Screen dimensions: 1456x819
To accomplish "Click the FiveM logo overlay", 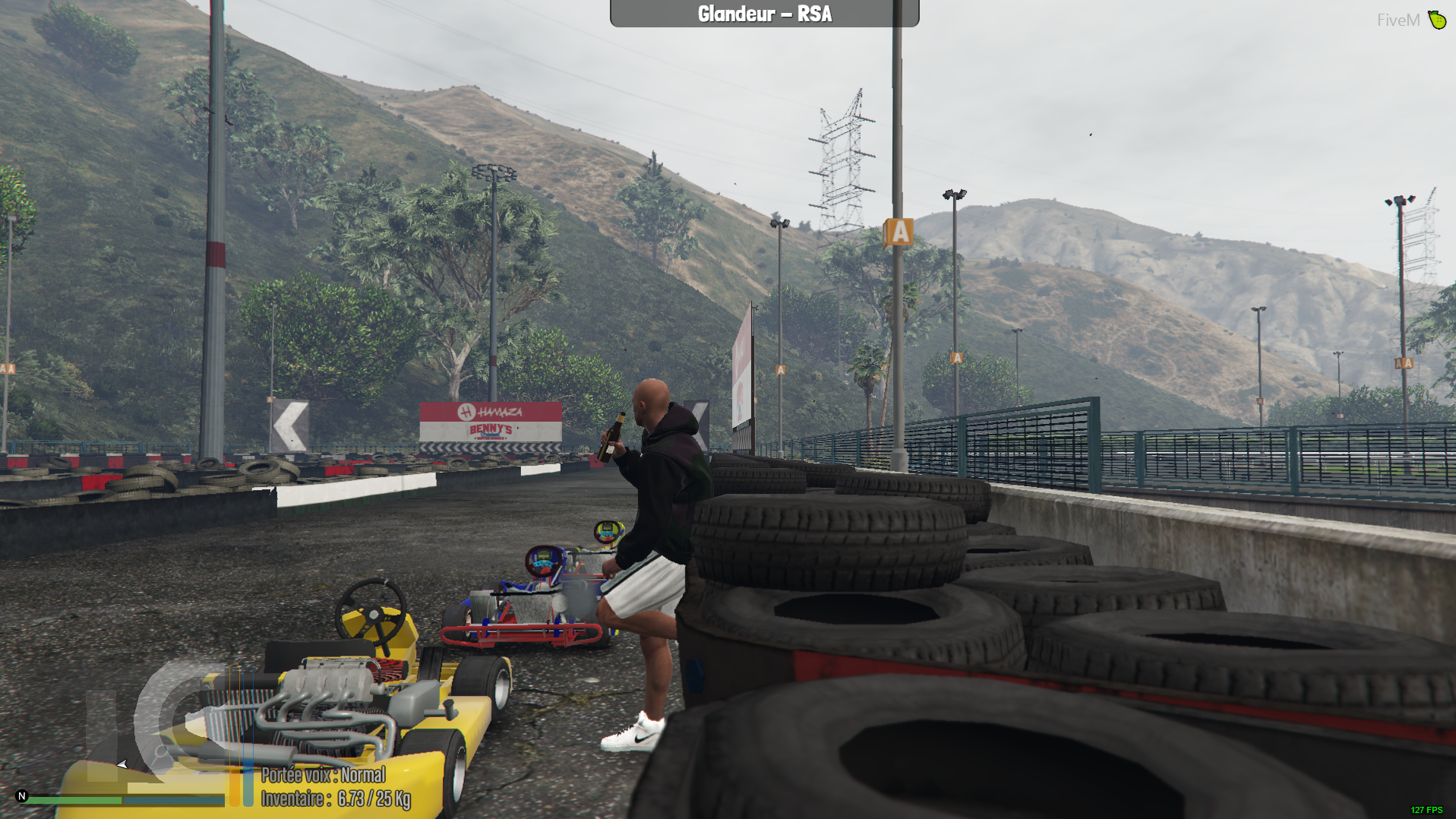I will click(x=1410, y=20).
